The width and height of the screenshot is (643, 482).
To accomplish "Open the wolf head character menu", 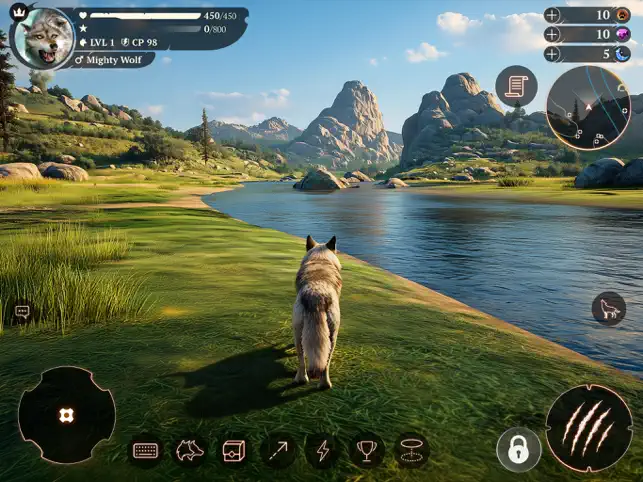I will point(190,451).
